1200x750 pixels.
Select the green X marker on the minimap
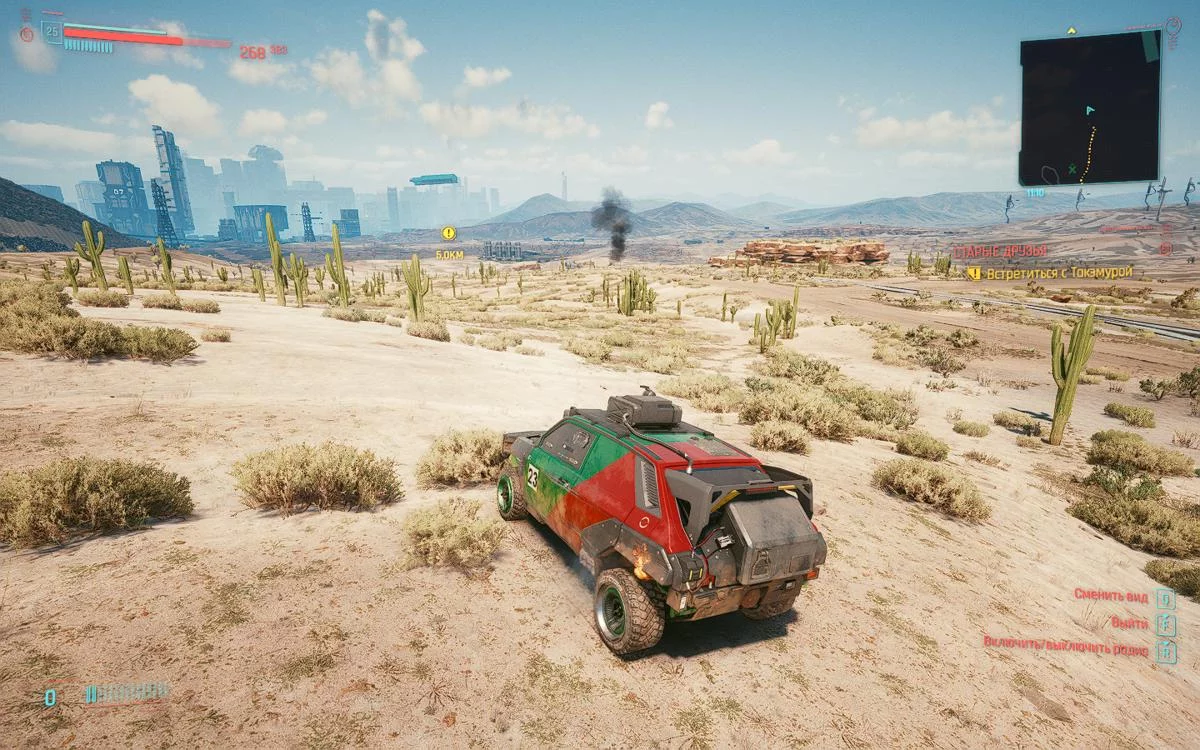click(x=1073, y=170)
